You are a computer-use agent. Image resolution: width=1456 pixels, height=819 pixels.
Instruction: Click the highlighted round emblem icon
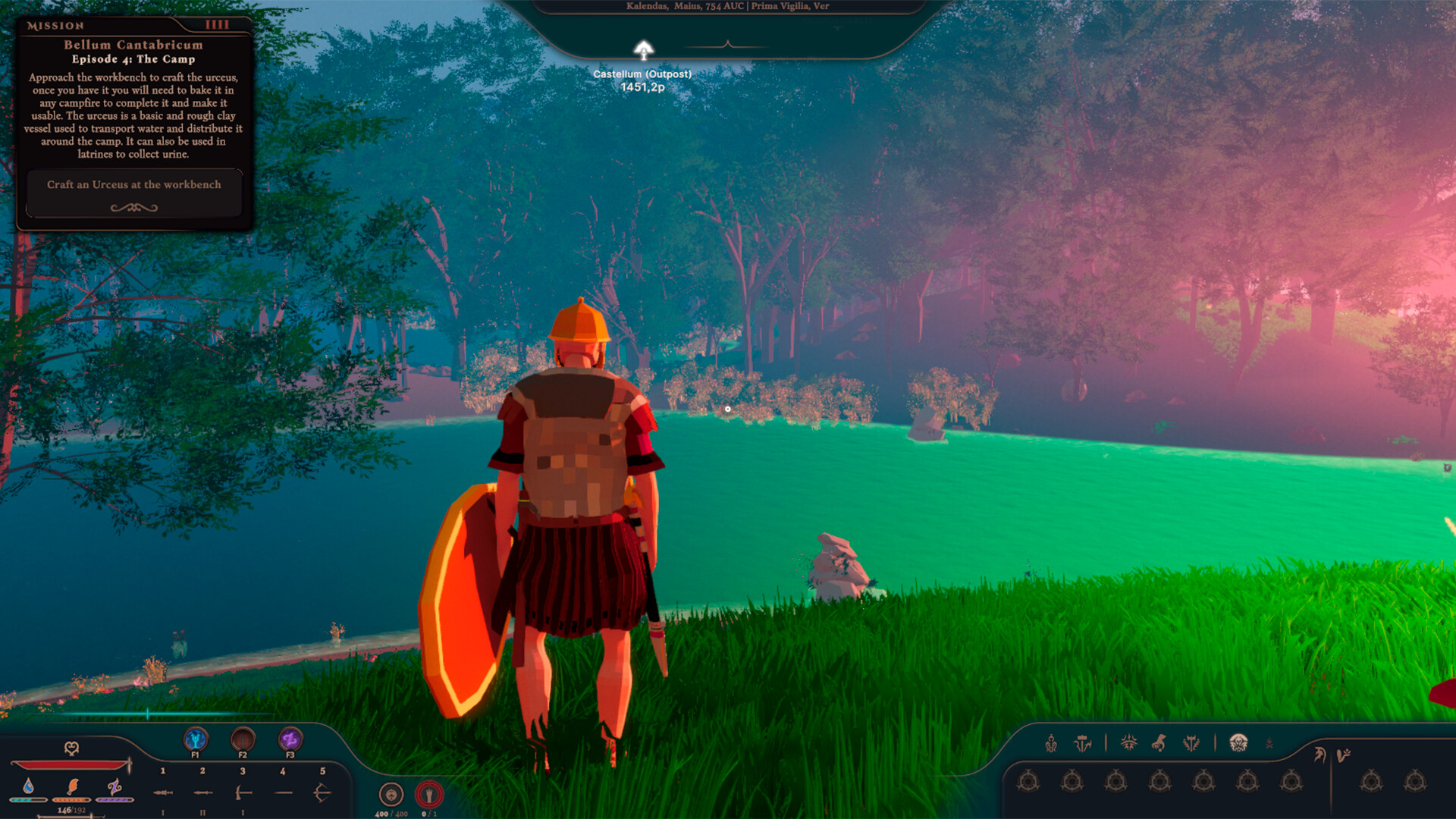(1238, 742)
